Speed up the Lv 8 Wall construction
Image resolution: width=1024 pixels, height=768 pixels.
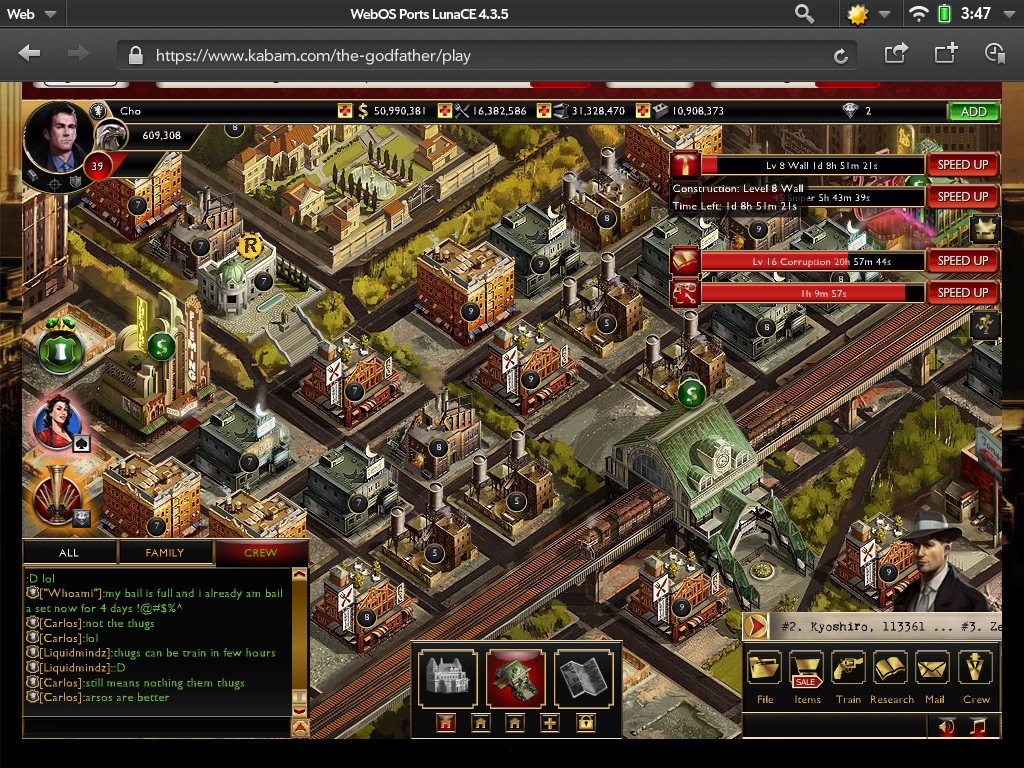click(x=962, y=165)
